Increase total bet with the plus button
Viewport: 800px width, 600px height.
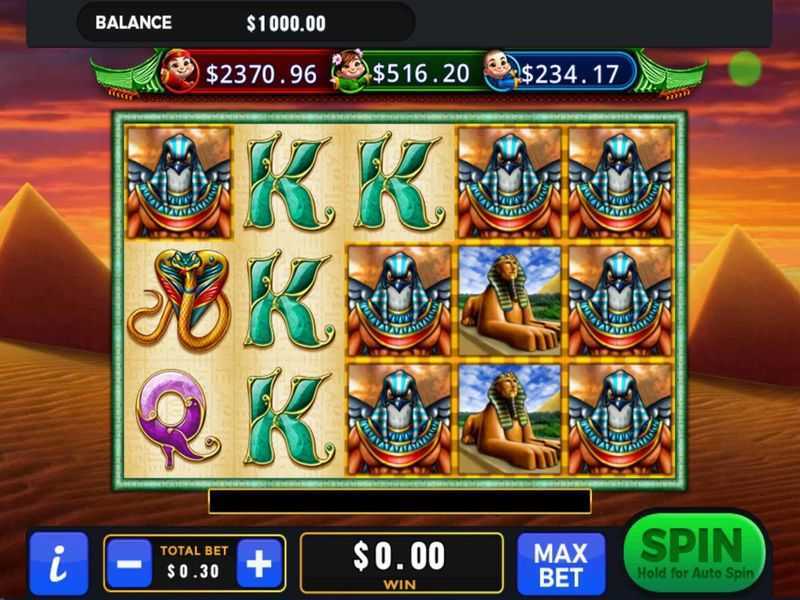click(x=259, y=564)
